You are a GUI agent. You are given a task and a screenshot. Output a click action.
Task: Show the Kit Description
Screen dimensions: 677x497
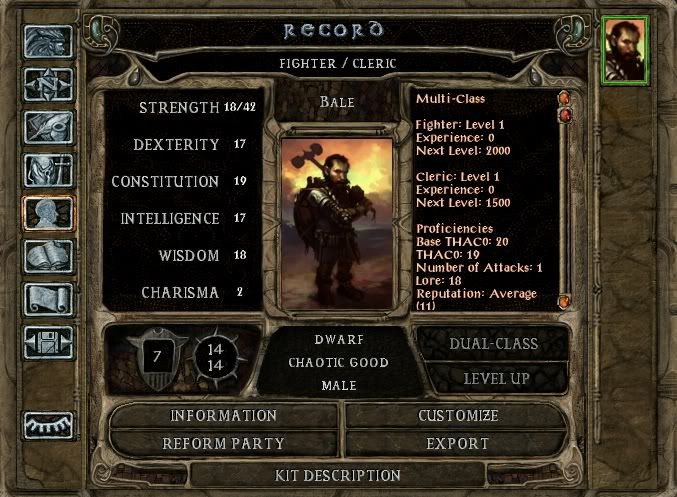[338, 475]
